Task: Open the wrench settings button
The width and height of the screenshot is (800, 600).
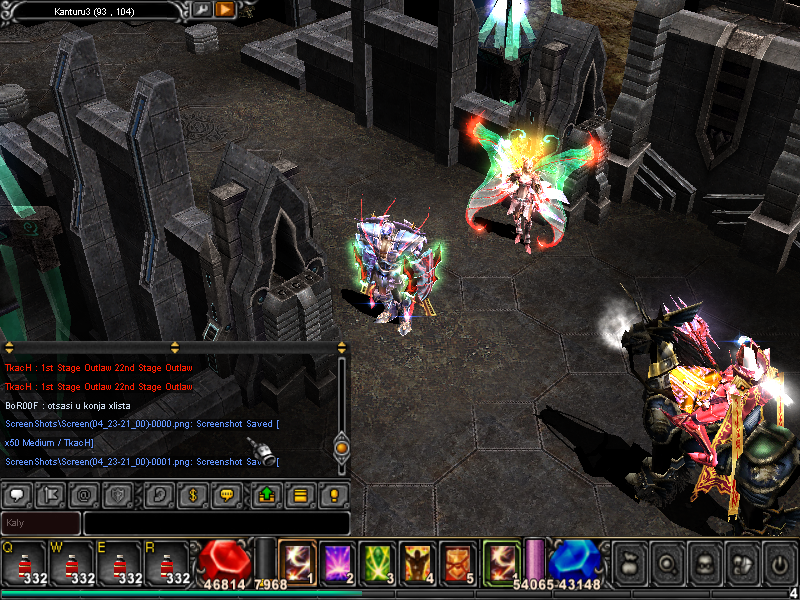Action: (201, 9)
